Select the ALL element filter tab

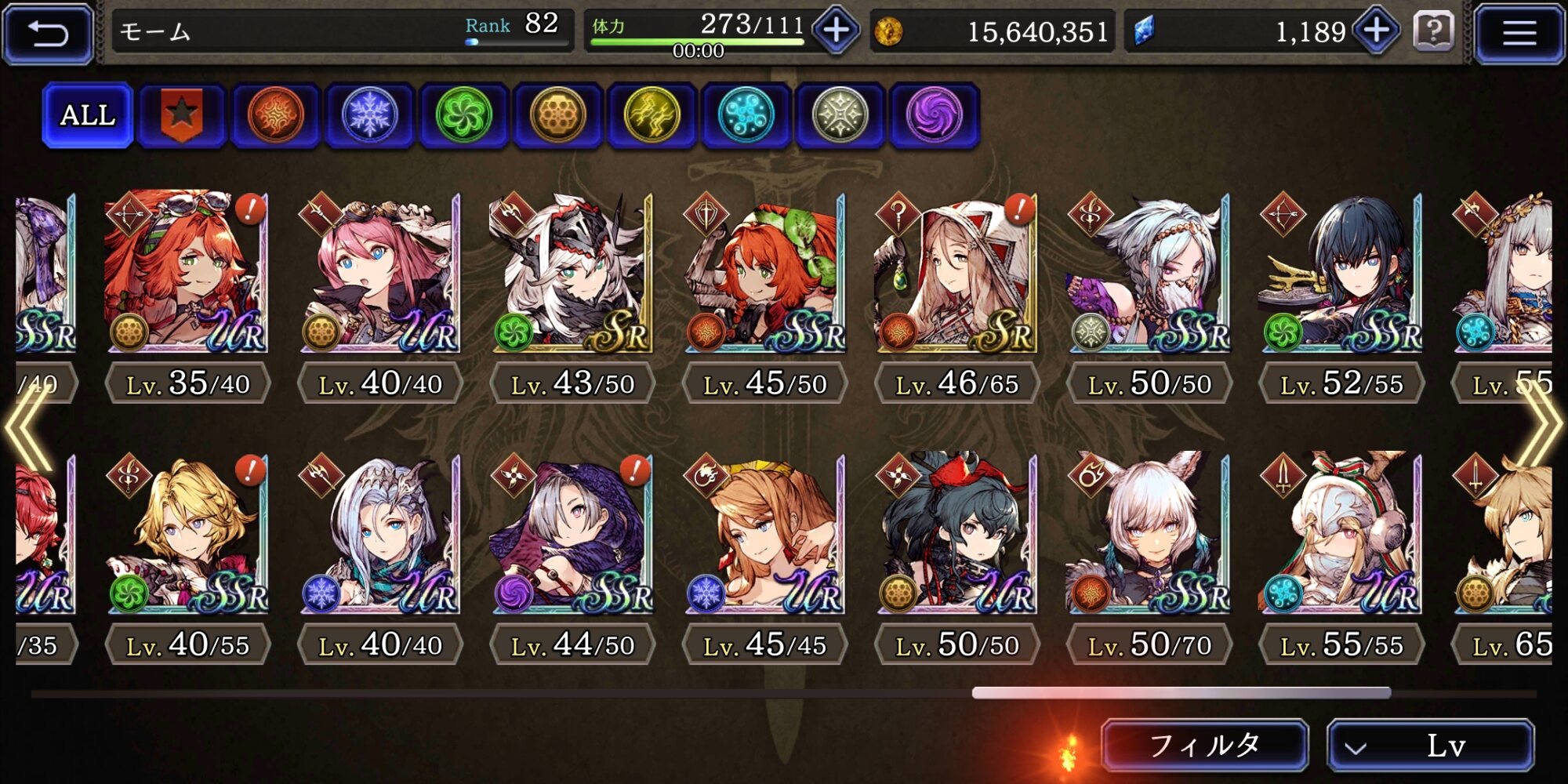[88, 115]
